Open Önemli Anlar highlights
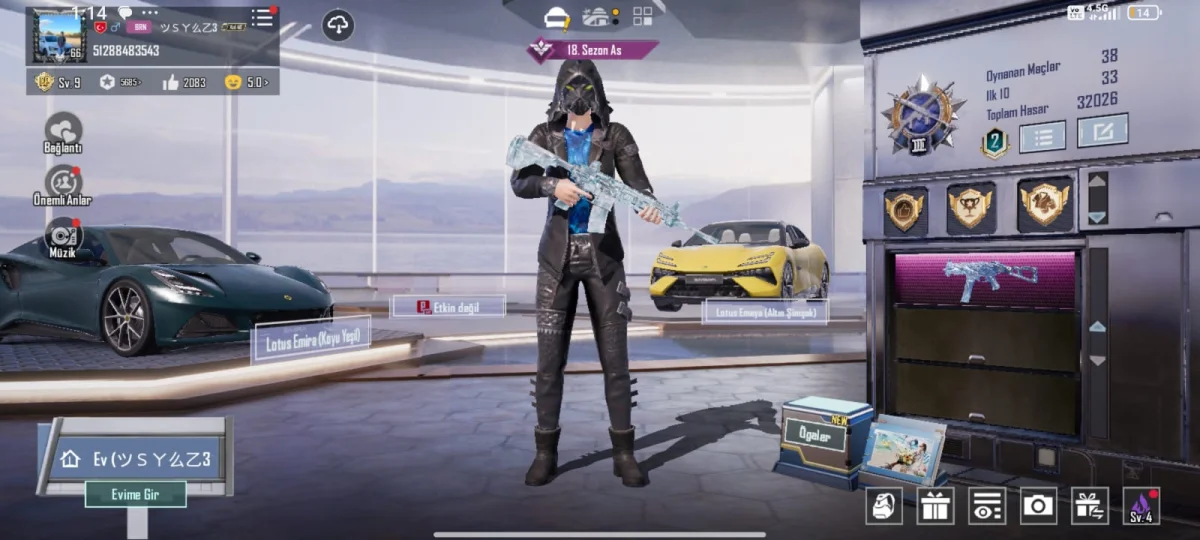Image resolution: width=1200 pixels, height=540 pixels. (x=65, y=183)
